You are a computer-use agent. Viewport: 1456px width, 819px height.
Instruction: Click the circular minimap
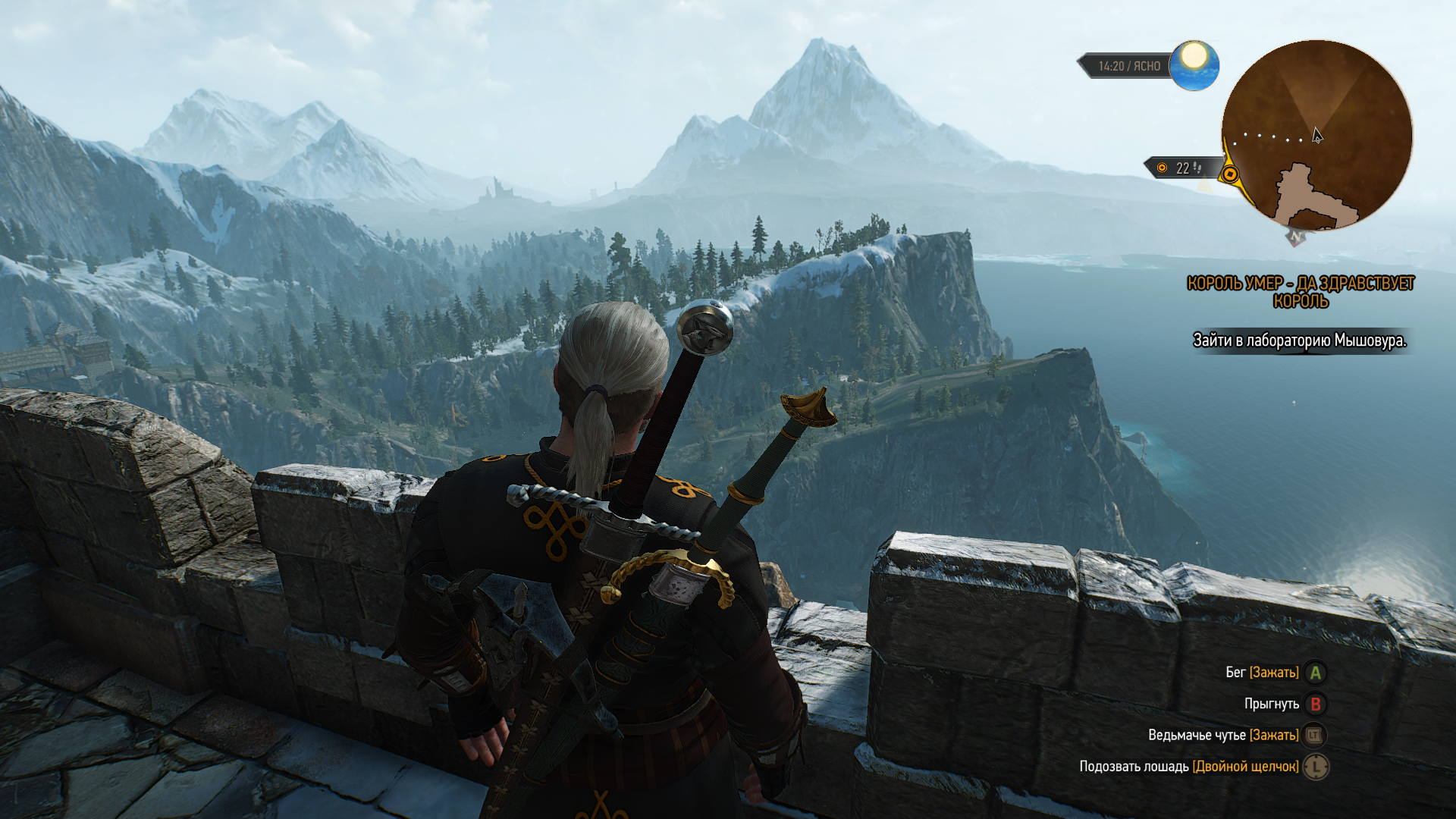pos(1316,135)
